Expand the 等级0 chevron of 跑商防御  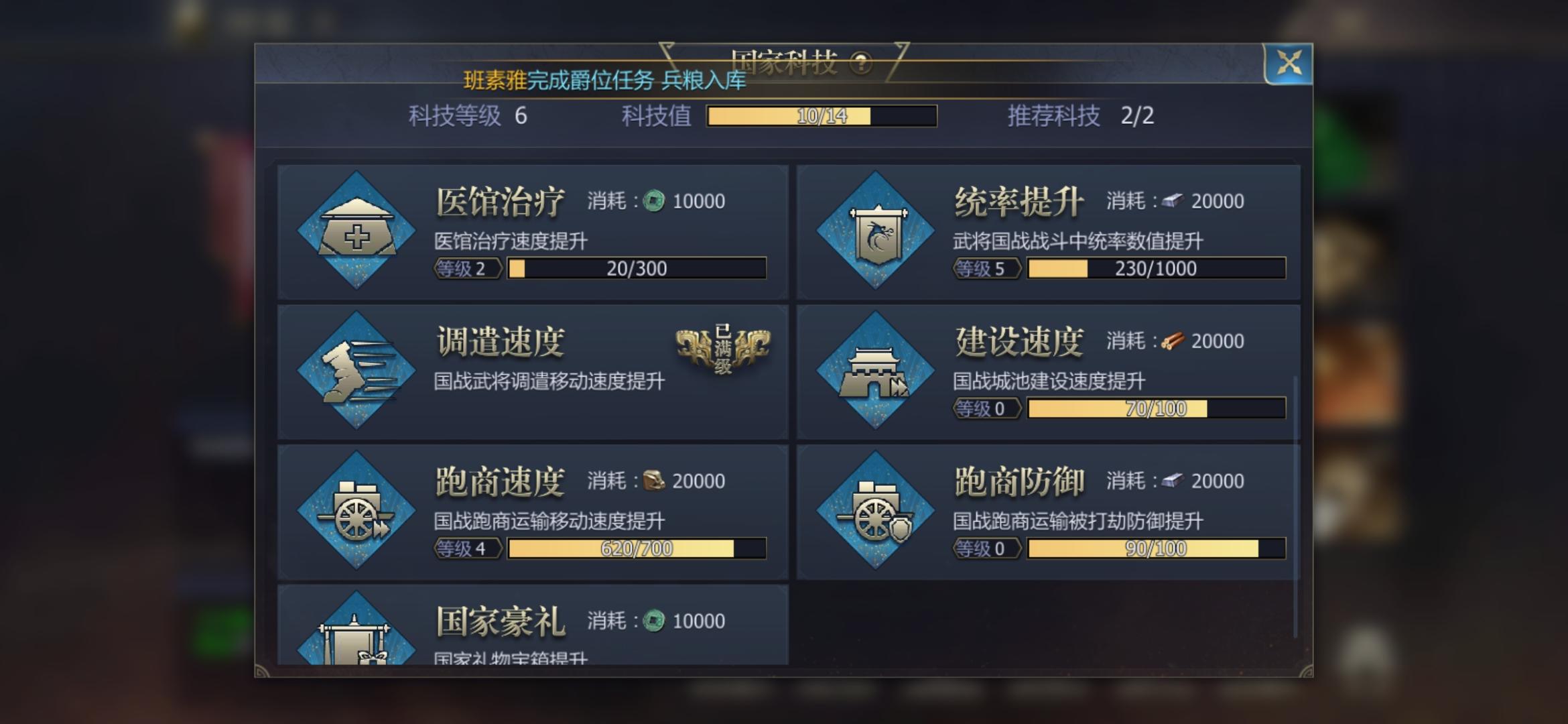pyautogui.click(x=987, y=548)
